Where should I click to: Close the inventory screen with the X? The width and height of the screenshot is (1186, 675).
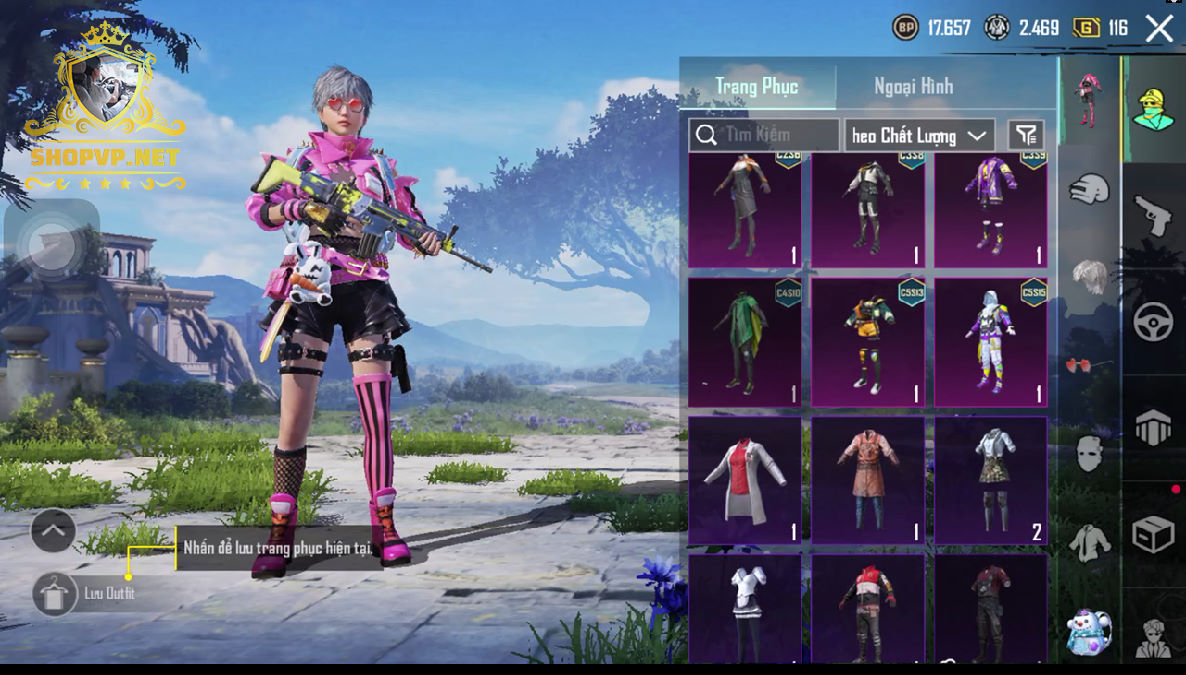(x=1159, y=28)
